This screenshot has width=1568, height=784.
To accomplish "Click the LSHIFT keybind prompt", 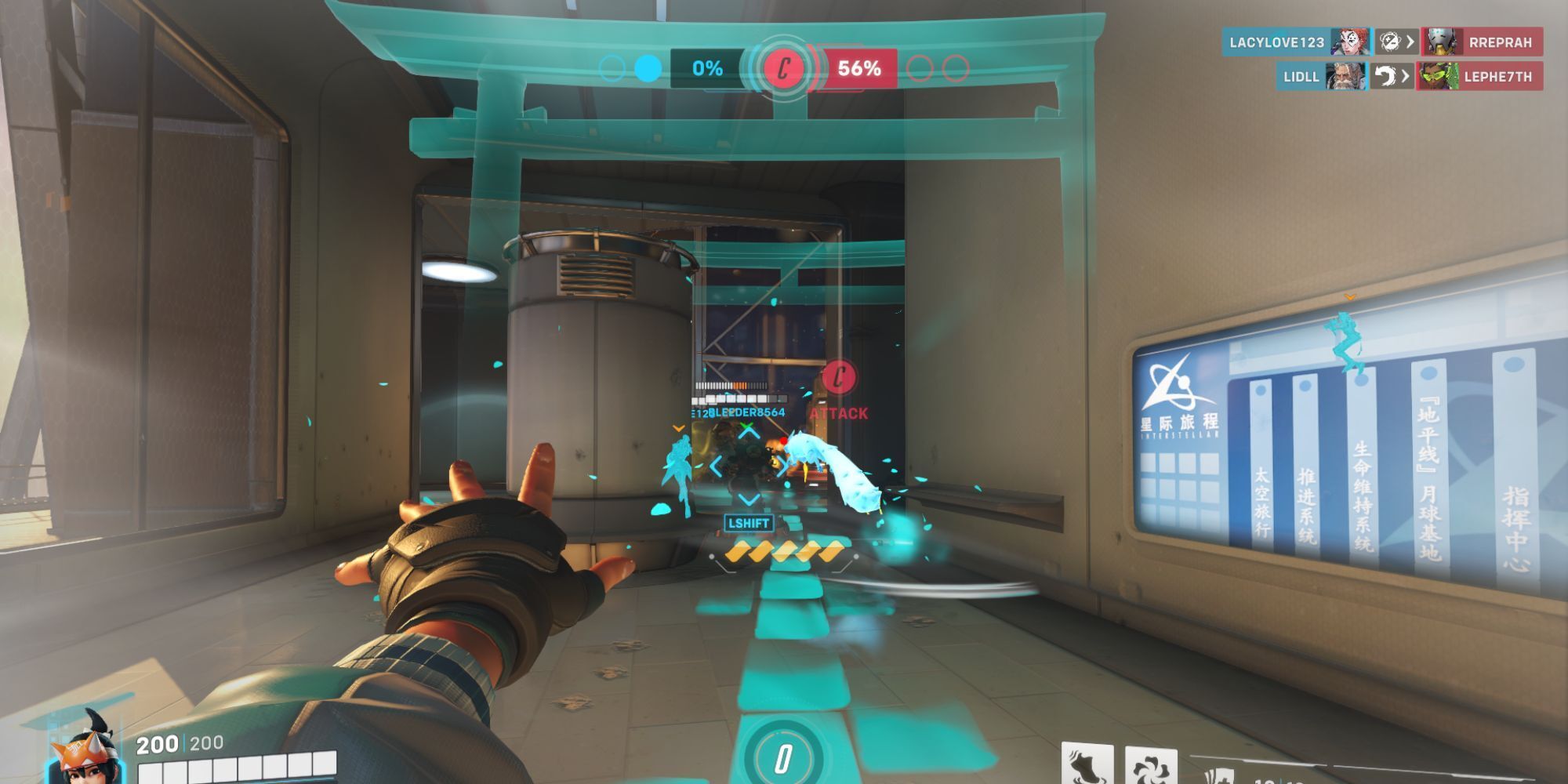I will pos(750,522).
